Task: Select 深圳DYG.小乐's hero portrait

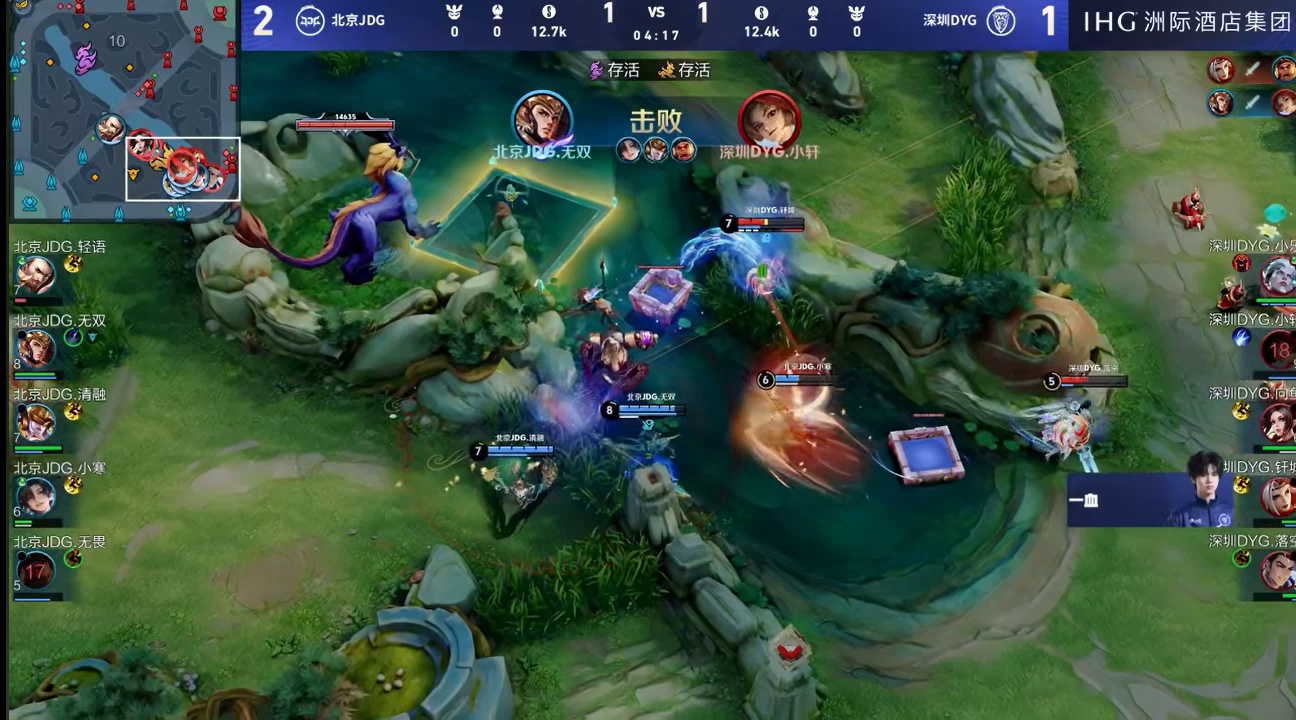Action: click(1278, 275)
